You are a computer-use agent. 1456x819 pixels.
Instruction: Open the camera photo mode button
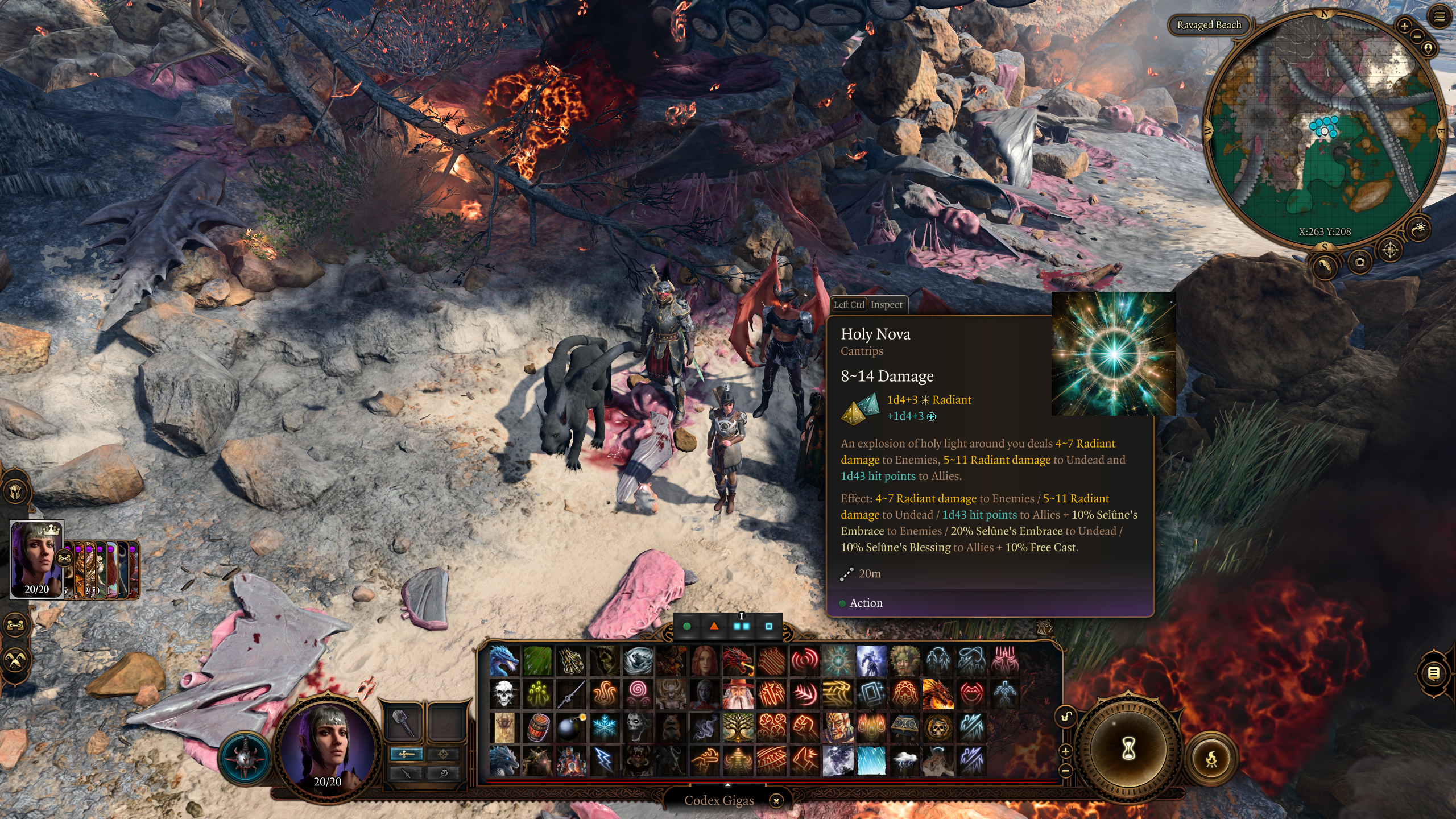1360,262
